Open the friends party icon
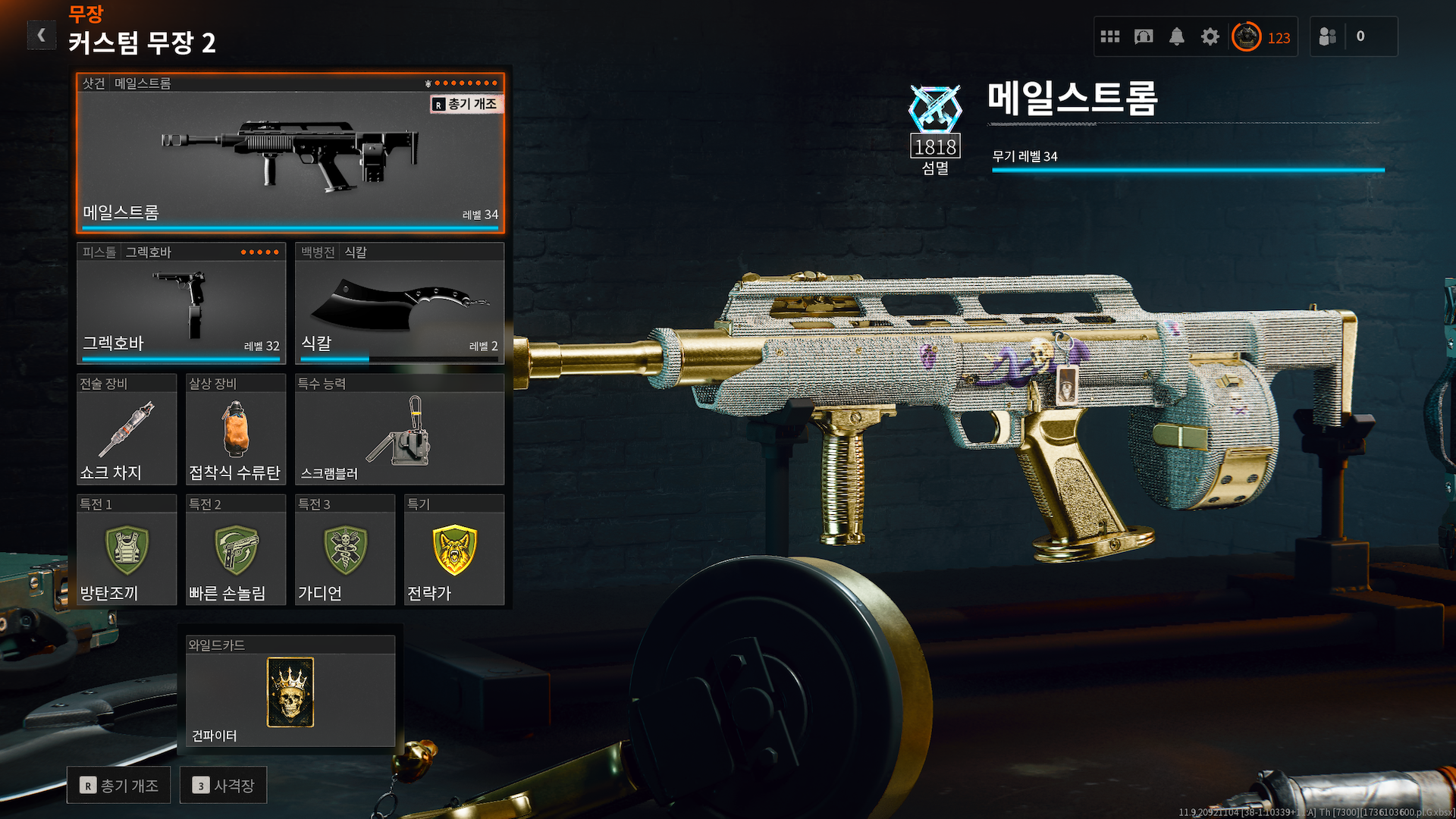The image size is (1456, 819). pos(1328,36)
